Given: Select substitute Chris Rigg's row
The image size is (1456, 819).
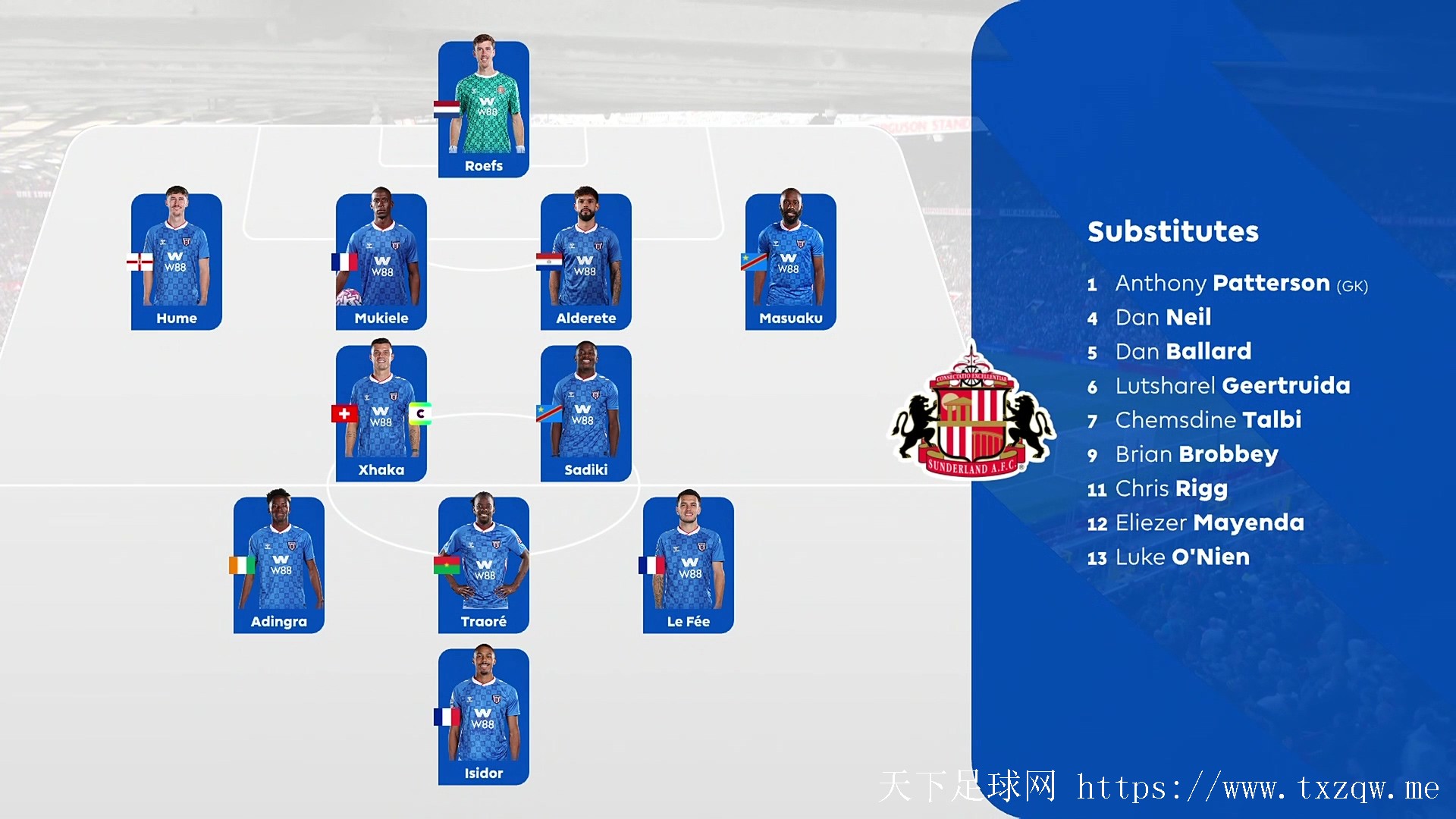Looking at the screenshot, I should click(1171, 488).
